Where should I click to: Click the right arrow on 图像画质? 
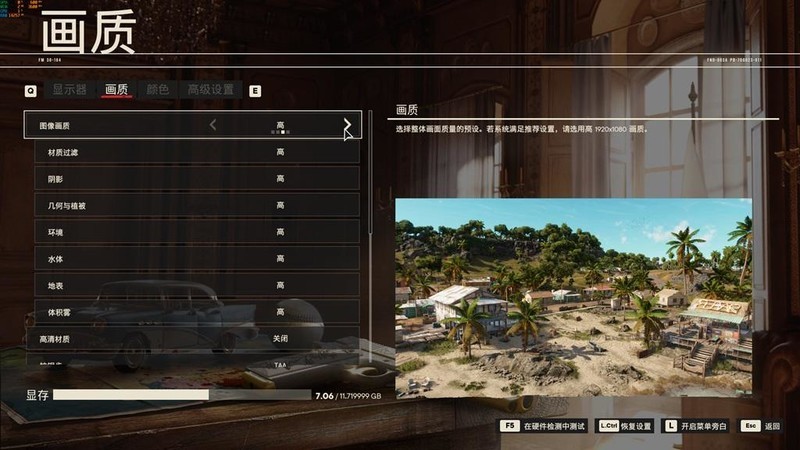point(347,125)
